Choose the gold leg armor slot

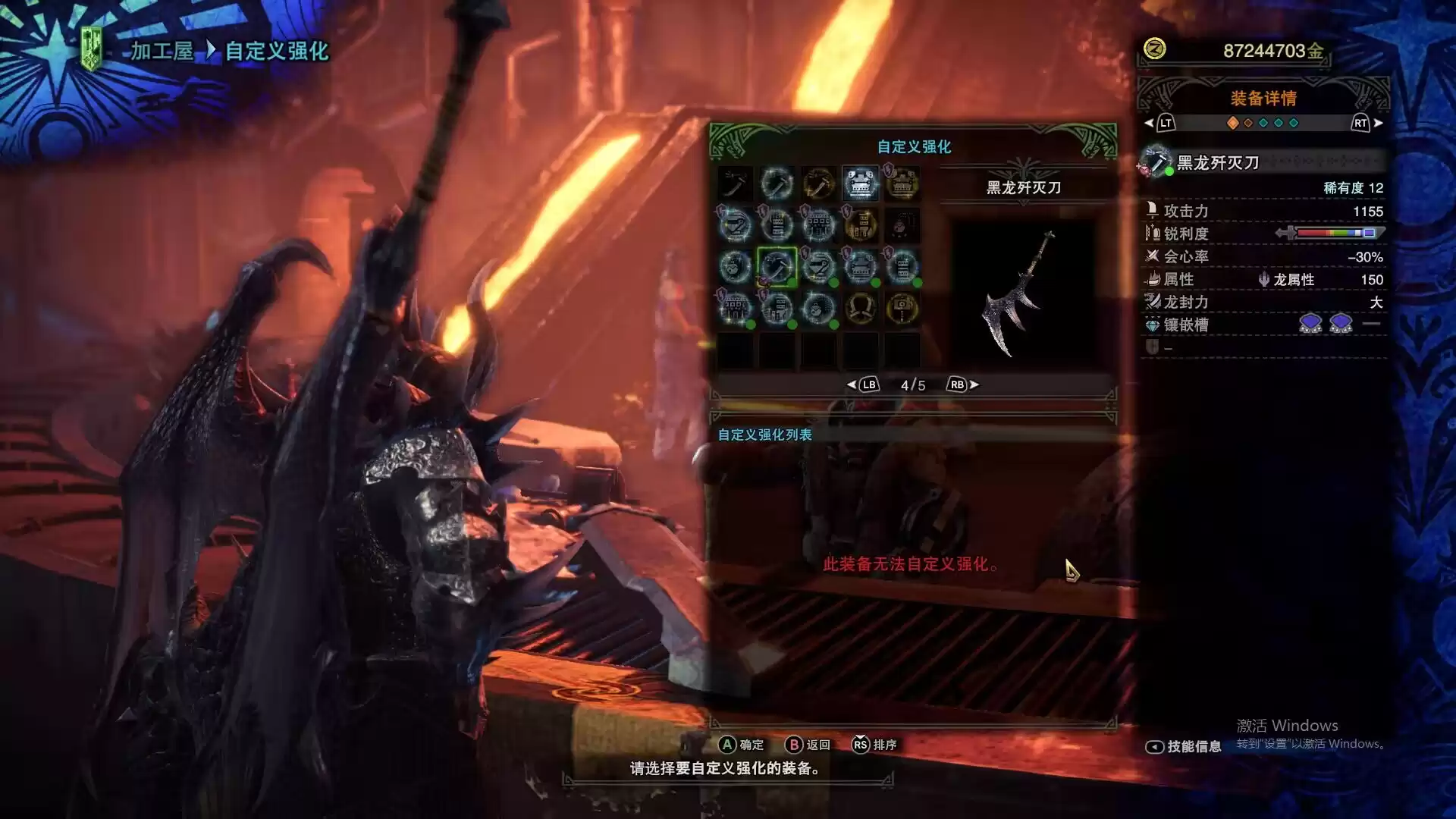(860, 225)
